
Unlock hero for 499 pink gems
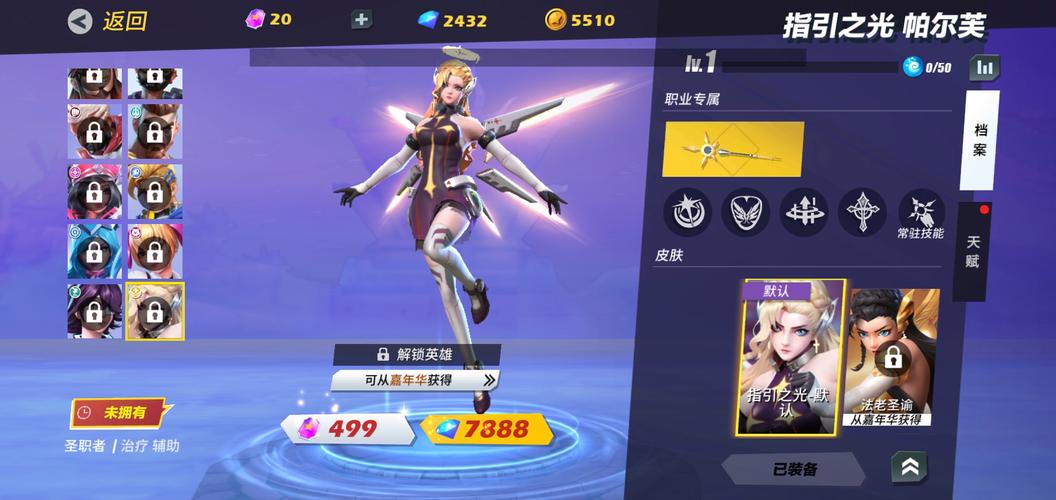[349, 429]
